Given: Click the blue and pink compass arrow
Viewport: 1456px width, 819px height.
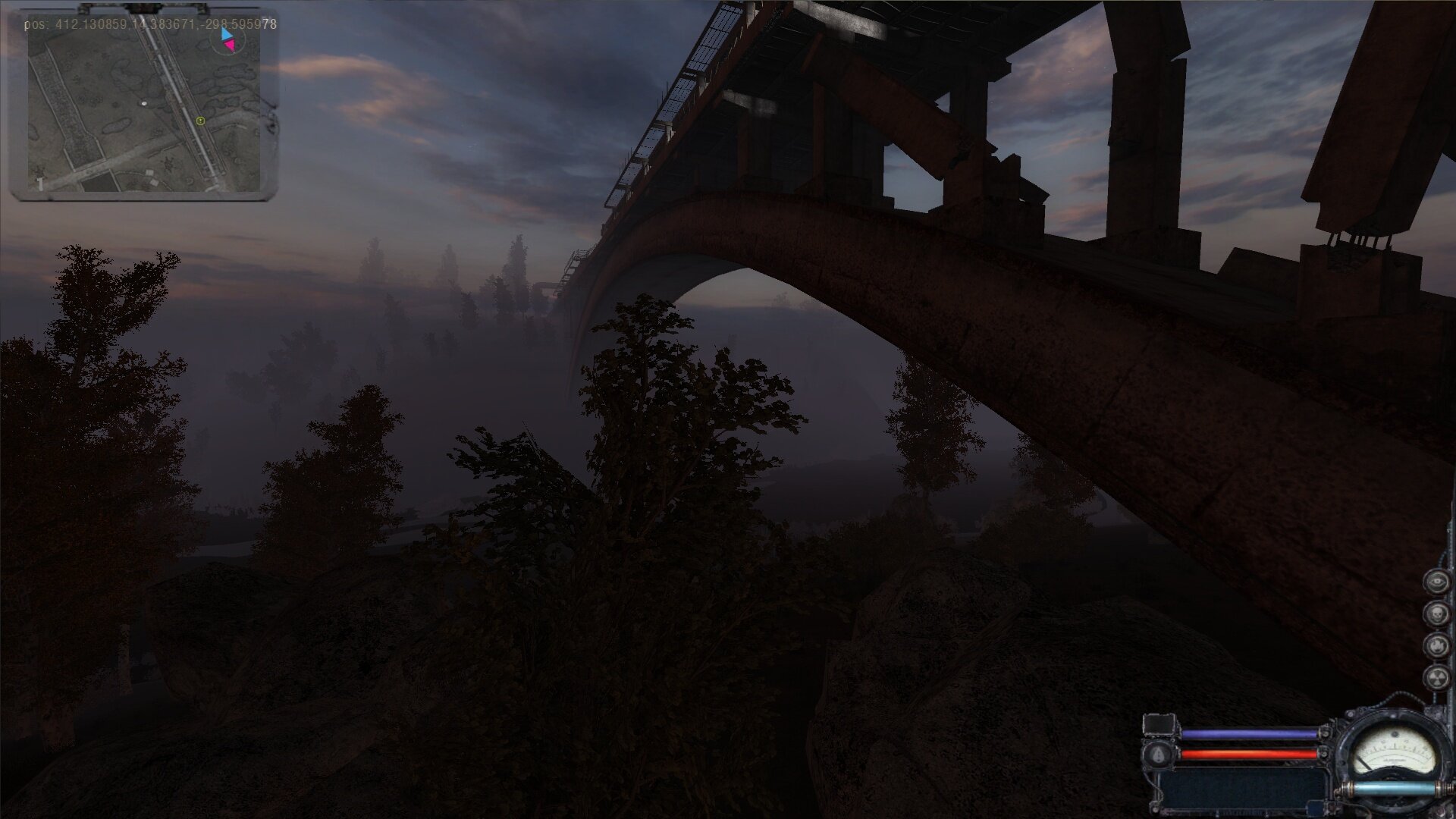Looking at the screenshot, I should (227, 41).
